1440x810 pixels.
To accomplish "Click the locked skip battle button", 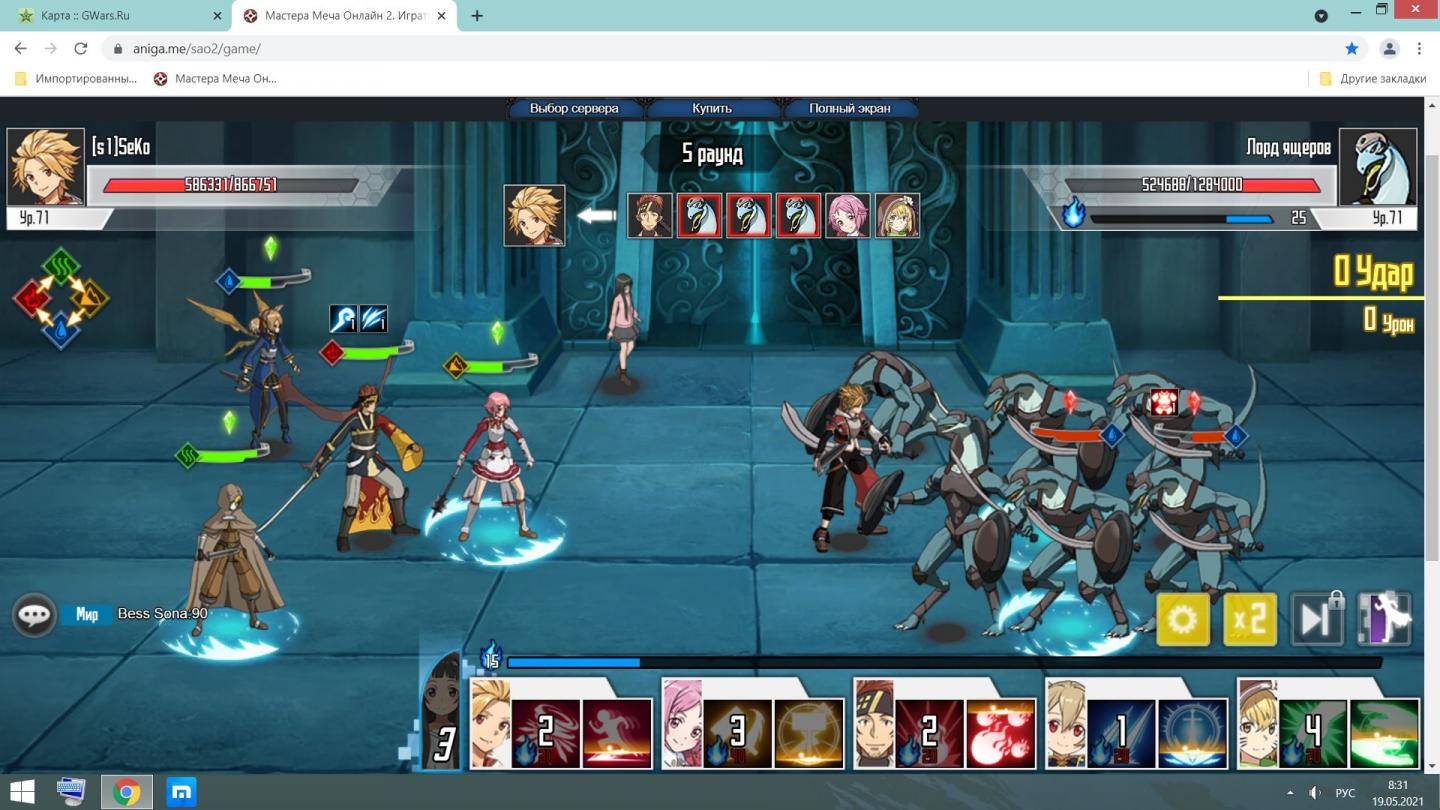I will [x=1316, y=620].
